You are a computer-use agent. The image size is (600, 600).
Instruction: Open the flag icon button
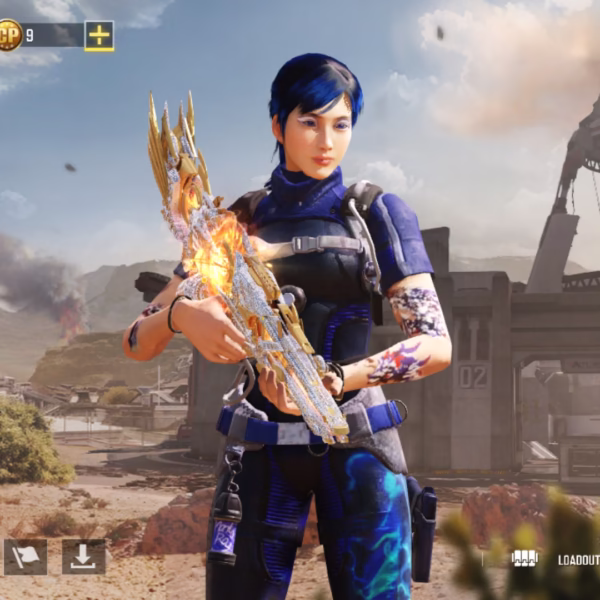[x=25, y=557]
